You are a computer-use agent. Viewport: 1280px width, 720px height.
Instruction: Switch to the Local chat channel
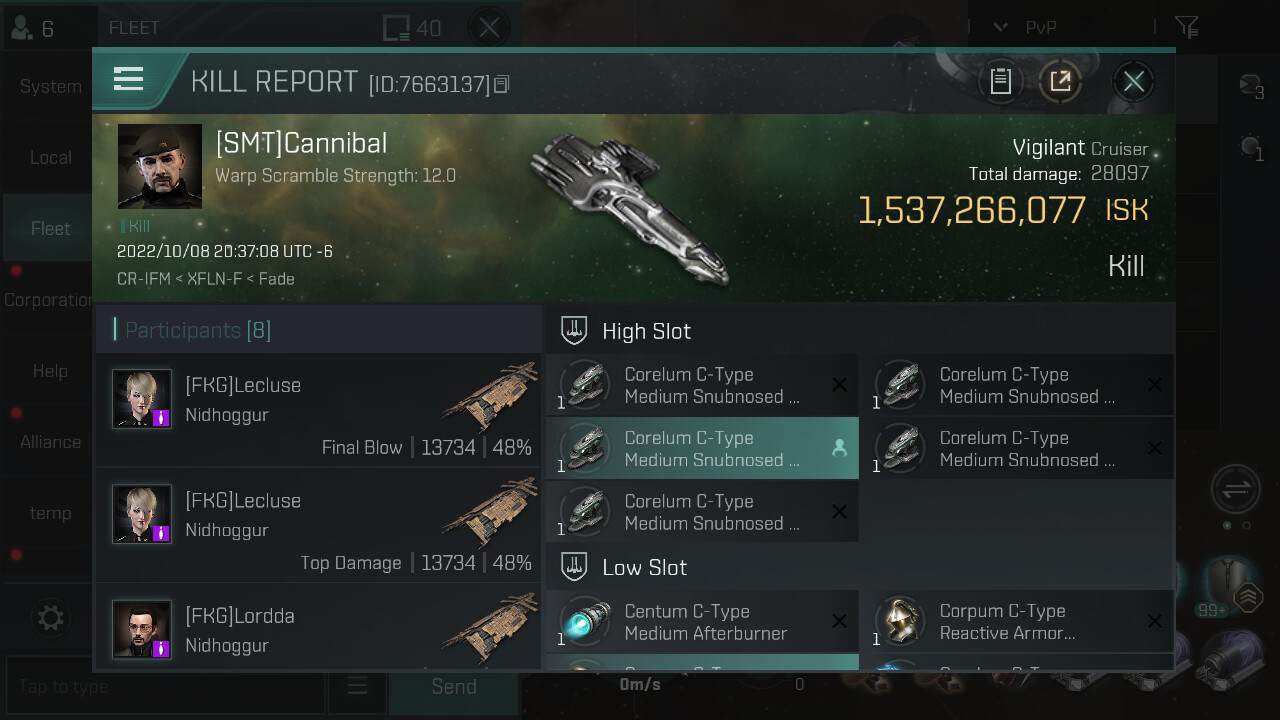click(50, 158)
